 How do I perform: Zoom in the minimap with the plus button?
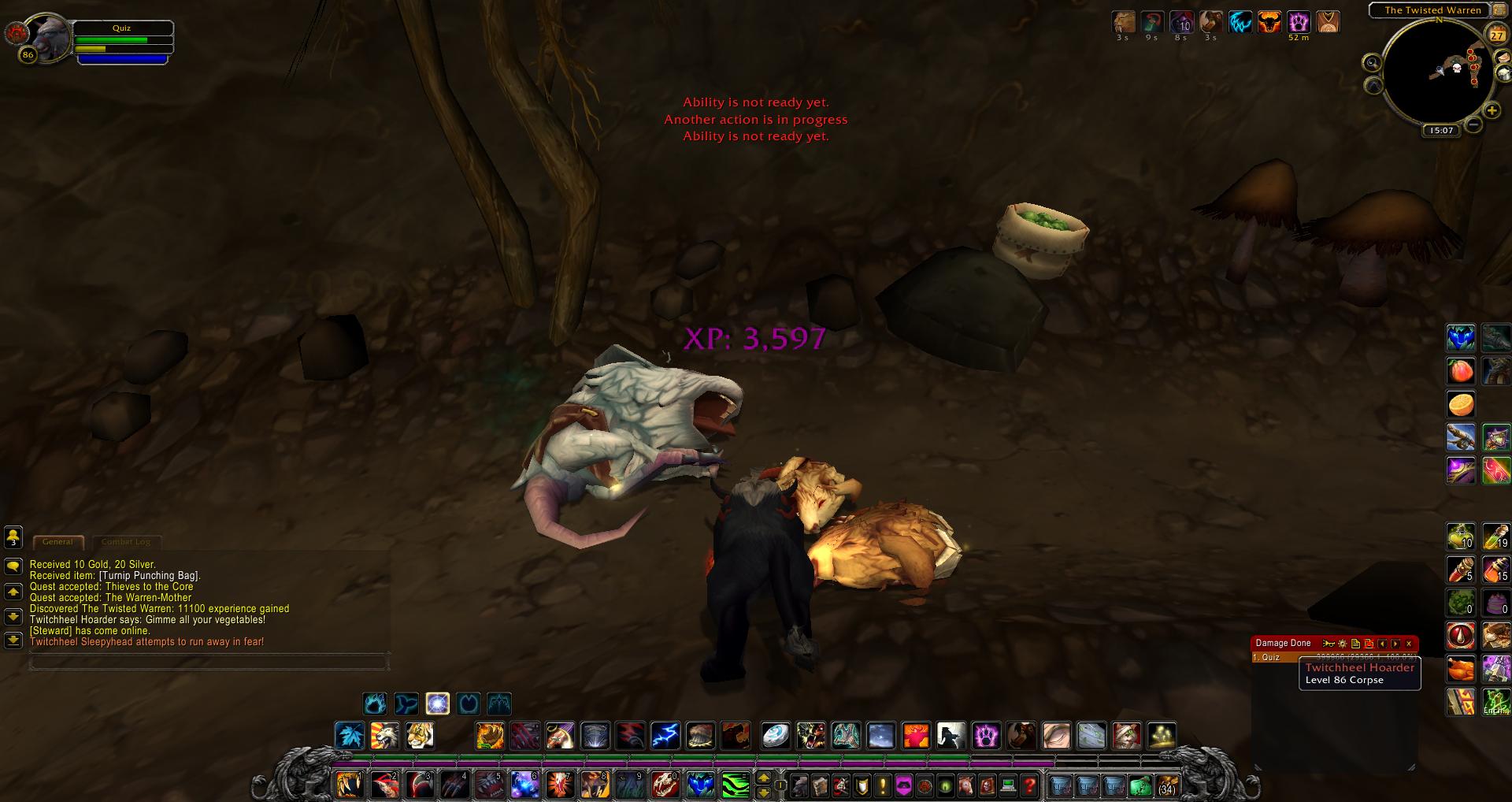[x=1492, y=111]
